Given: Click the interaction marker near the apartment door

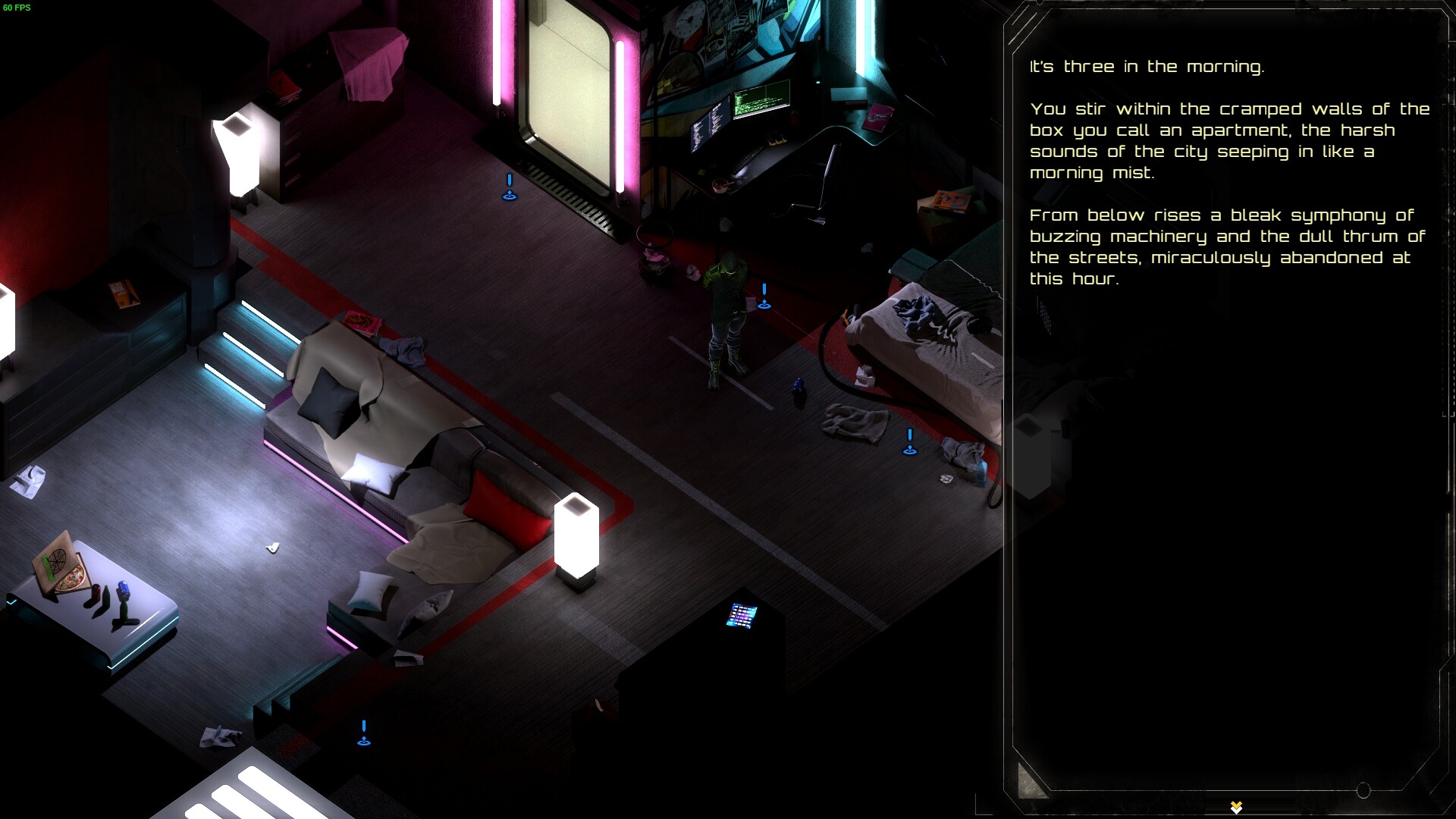Looking at the screenshot, I should coord(509,188).
